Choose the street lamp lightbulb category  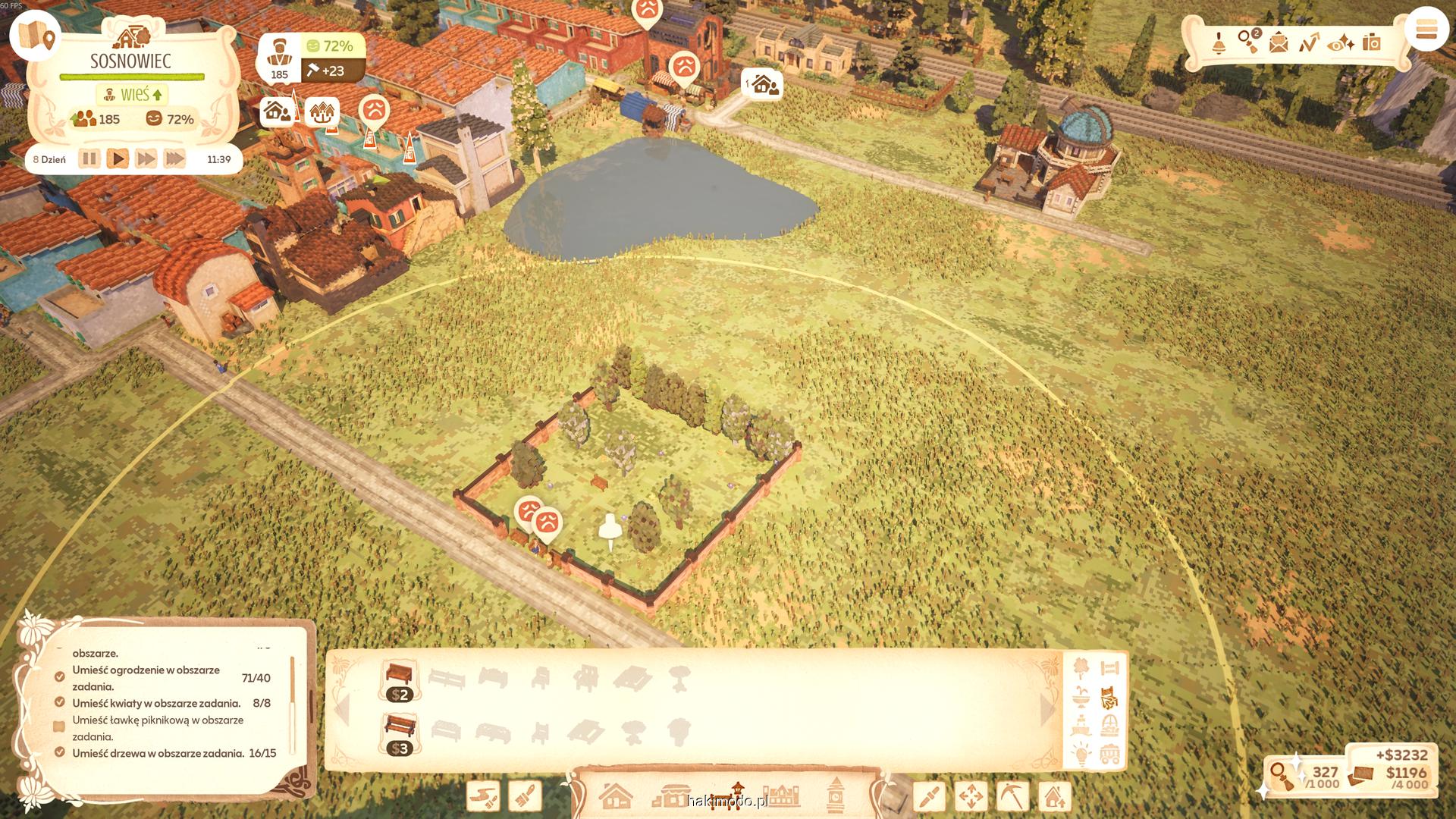tap(1081, 754)
